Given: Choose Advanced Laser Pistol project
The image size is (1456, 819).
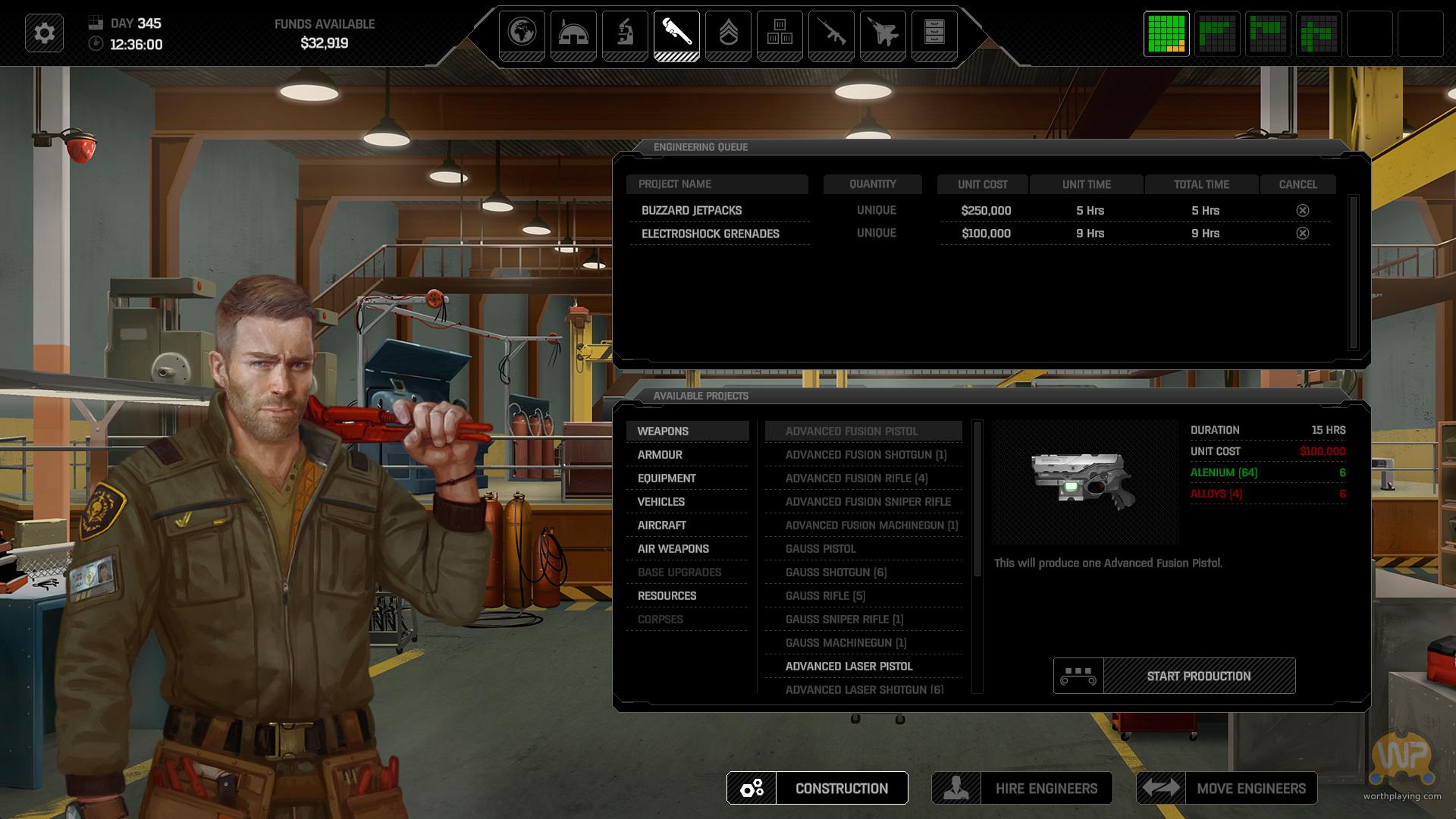Looking at the screenshot, I should (849, 666).
